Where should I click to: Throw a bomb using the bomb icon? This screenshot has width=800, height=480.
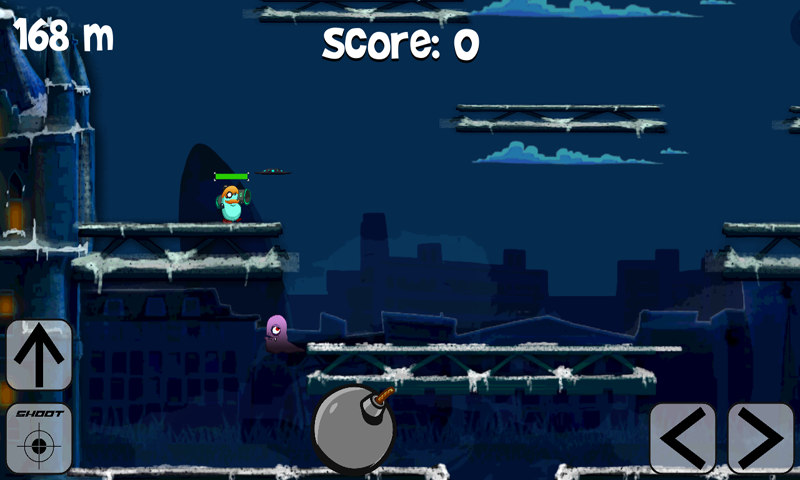pos(353,430)
